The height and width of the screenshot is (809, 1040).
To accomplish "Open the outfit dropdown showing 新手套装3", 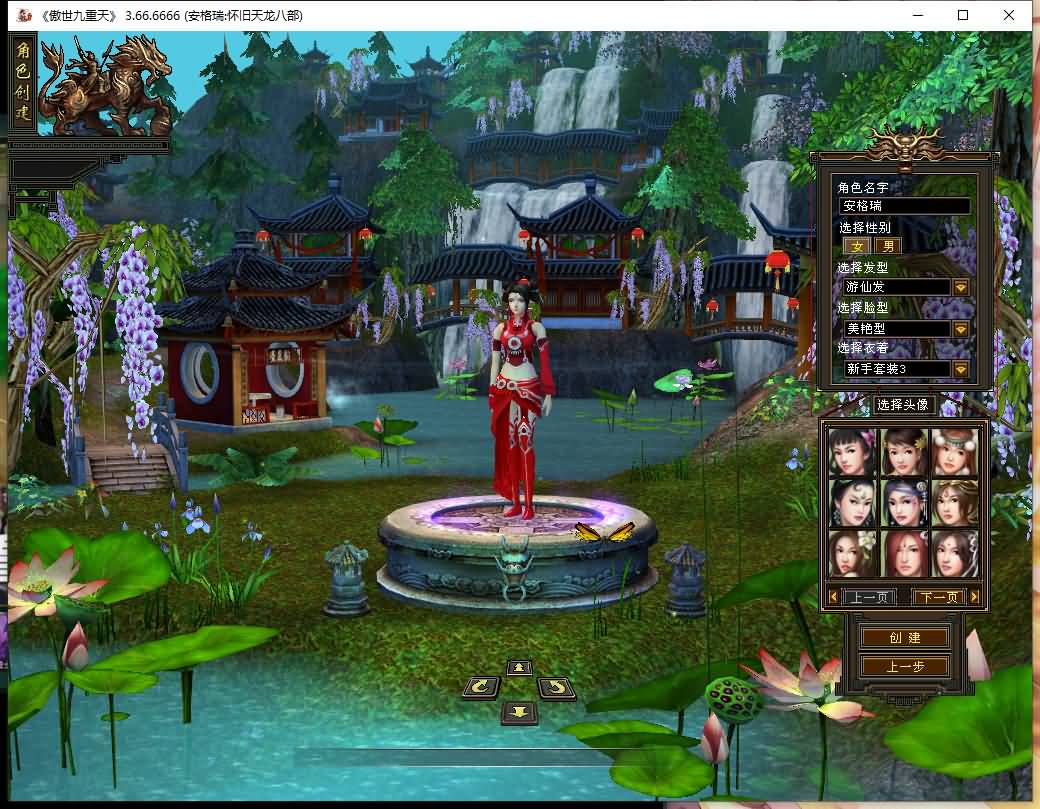I will coord(960,369).
